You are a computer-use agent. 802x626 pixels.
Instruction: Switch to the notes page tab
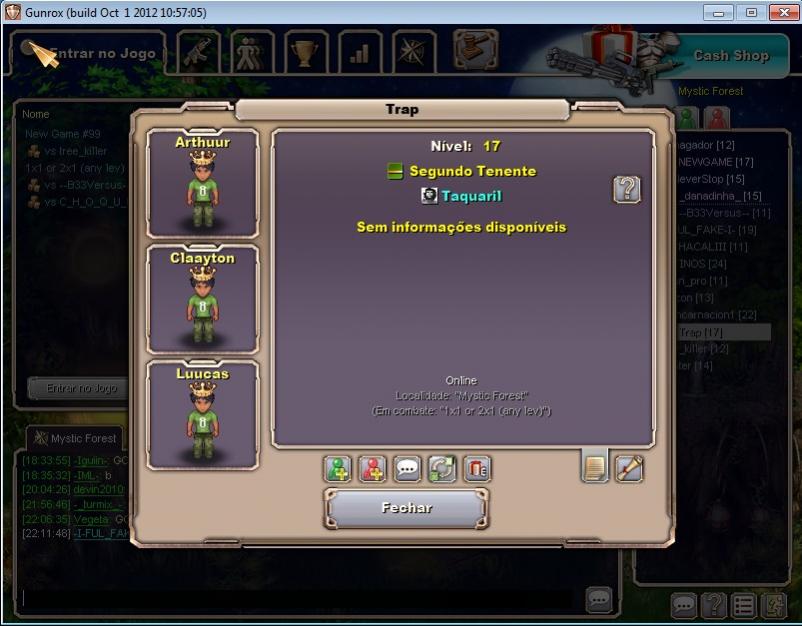click(594, 467)
